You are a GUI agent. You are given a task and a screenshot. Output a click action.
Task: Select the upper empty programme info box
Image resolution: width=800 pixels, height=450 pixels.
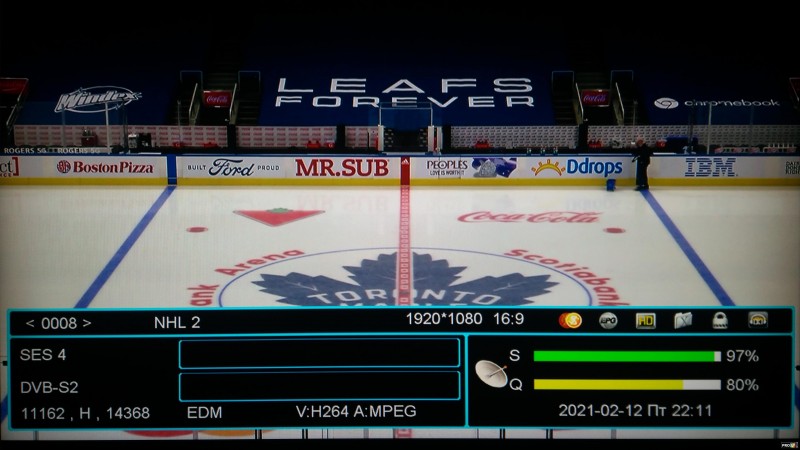(319, 353)
